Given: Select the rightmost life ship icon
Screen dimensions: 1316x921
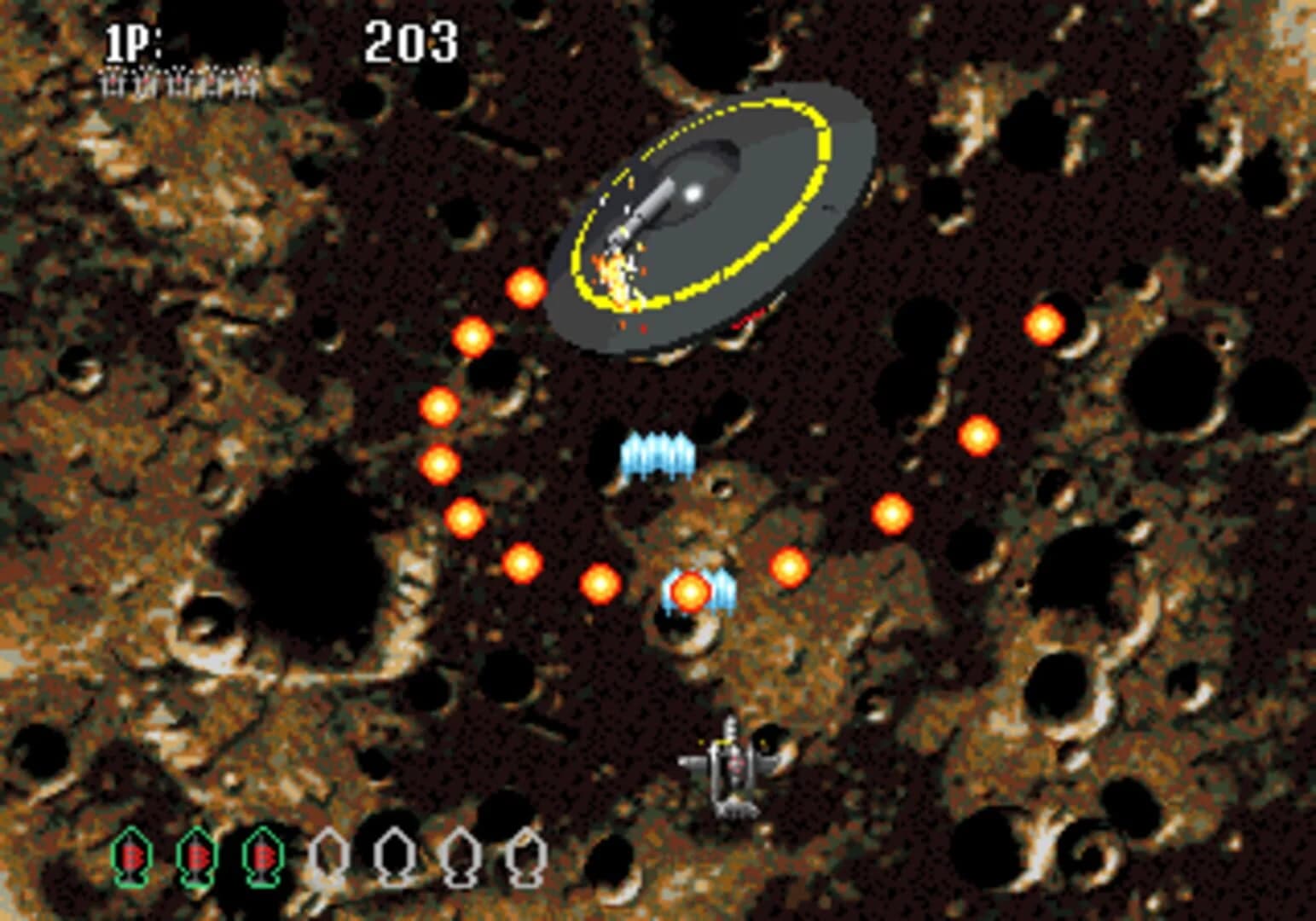Looking at the screenshot, I should point(243,82).
